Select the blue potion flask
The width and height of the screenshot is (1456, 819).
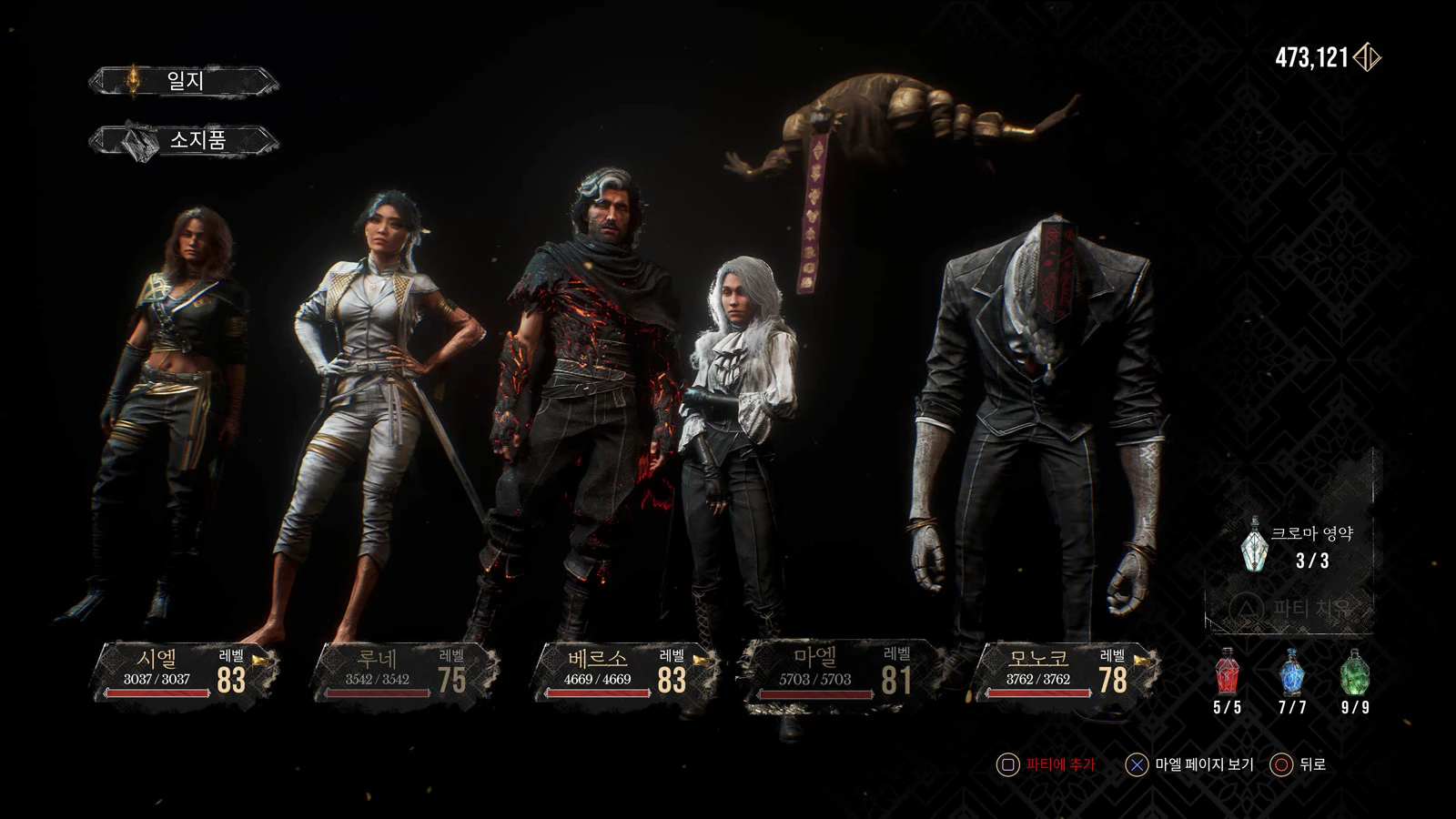(x=1292, y=674)
